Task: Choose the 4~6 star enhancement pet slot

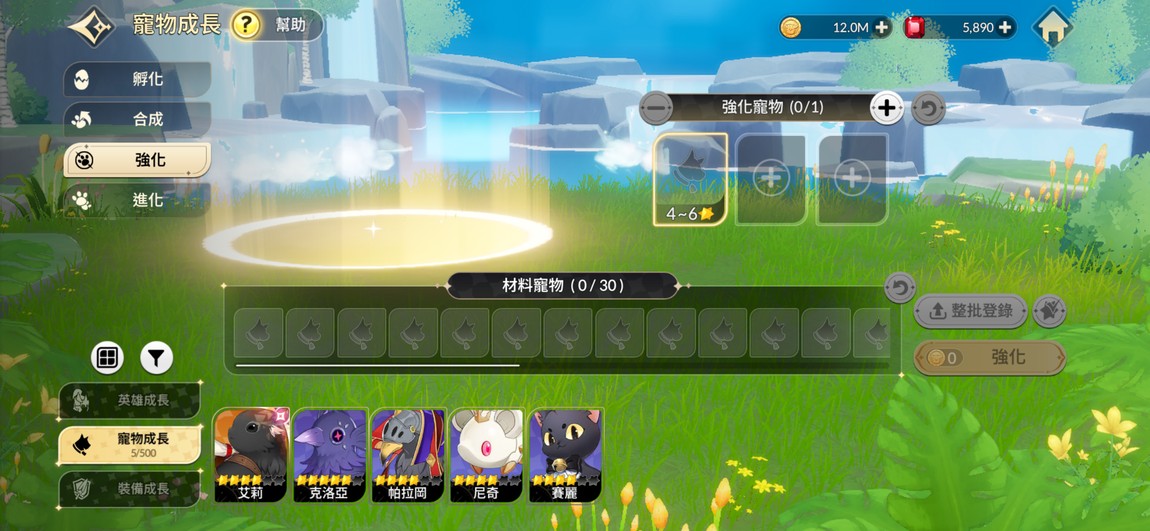Action: point(690,180)
